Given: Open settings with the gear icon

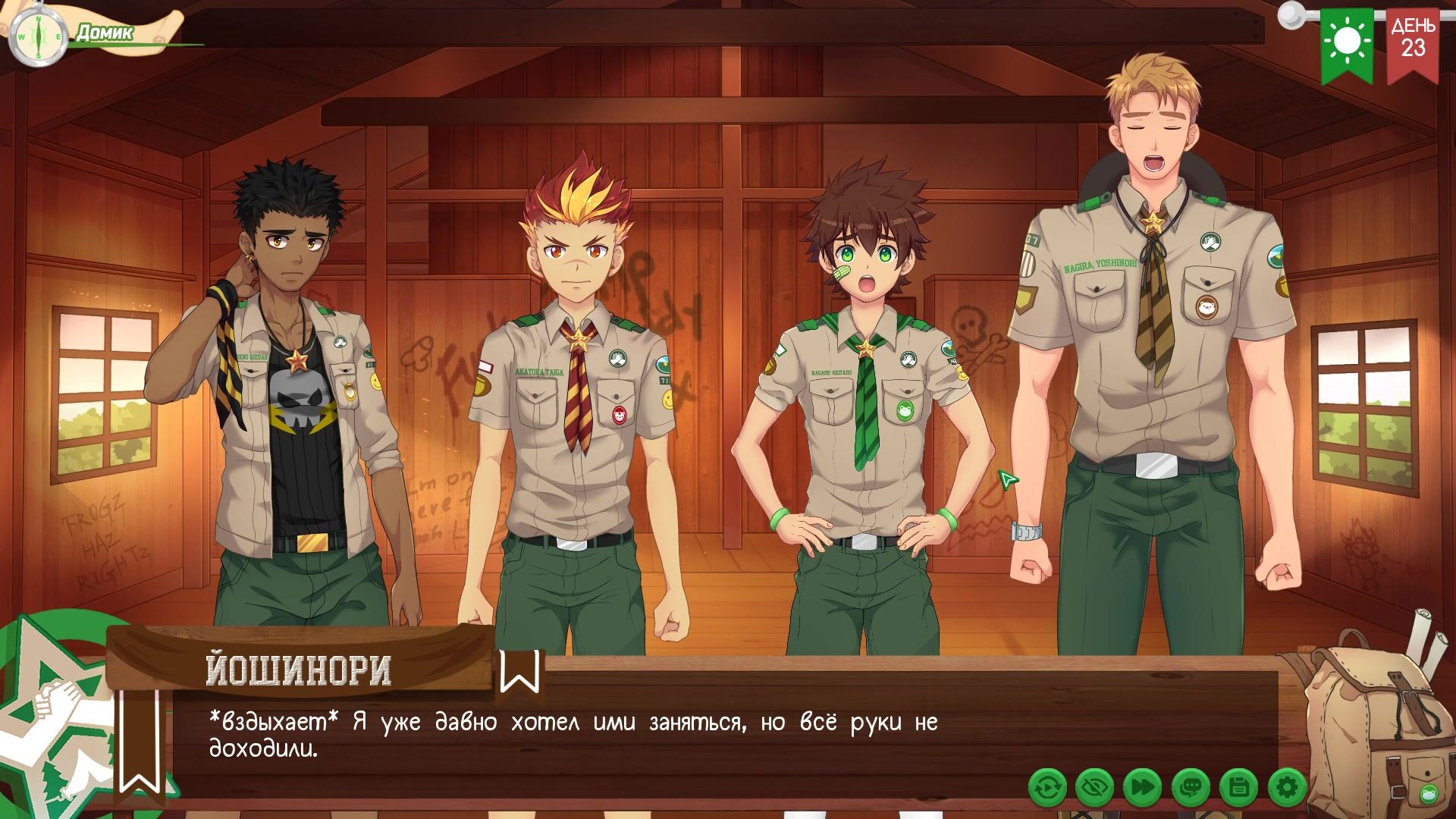Looking at the screenshot, I should click(x=1286, y=788).
